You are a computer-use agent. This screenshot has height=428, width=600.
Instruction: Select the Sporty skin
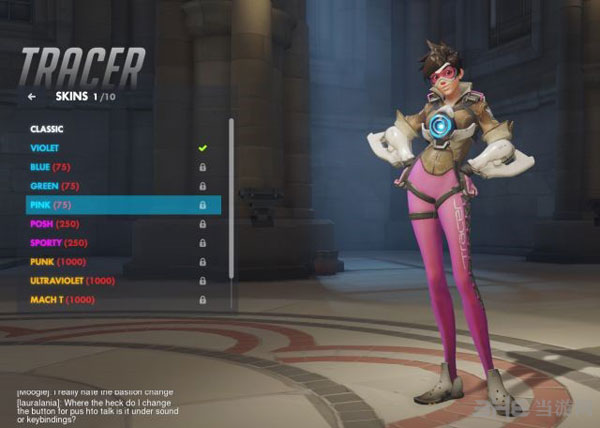[x=60, y=243]
